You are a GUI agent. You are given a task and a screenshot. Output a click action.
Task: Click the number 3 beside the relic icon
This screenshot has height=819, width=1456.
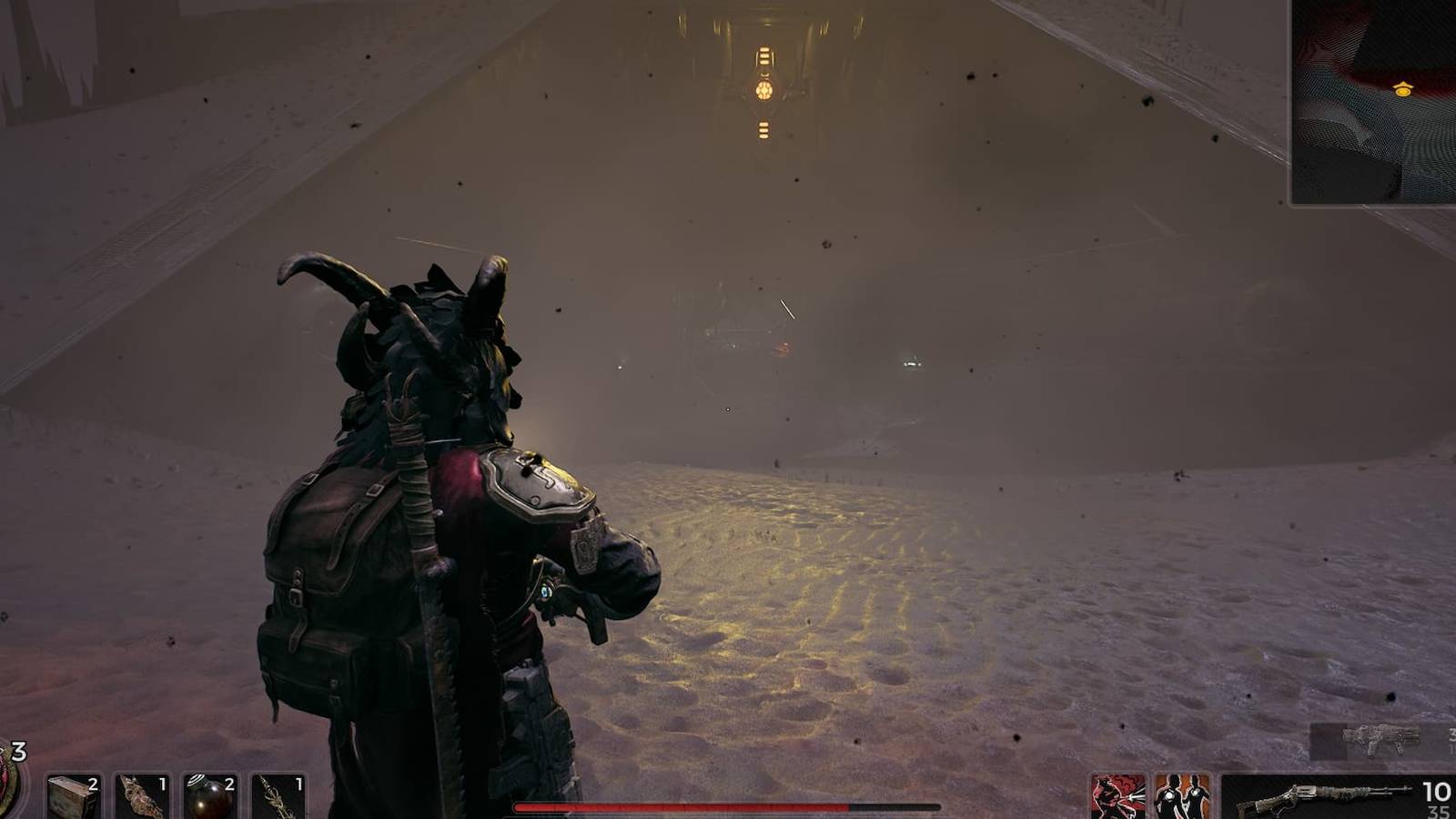point(20,753)
